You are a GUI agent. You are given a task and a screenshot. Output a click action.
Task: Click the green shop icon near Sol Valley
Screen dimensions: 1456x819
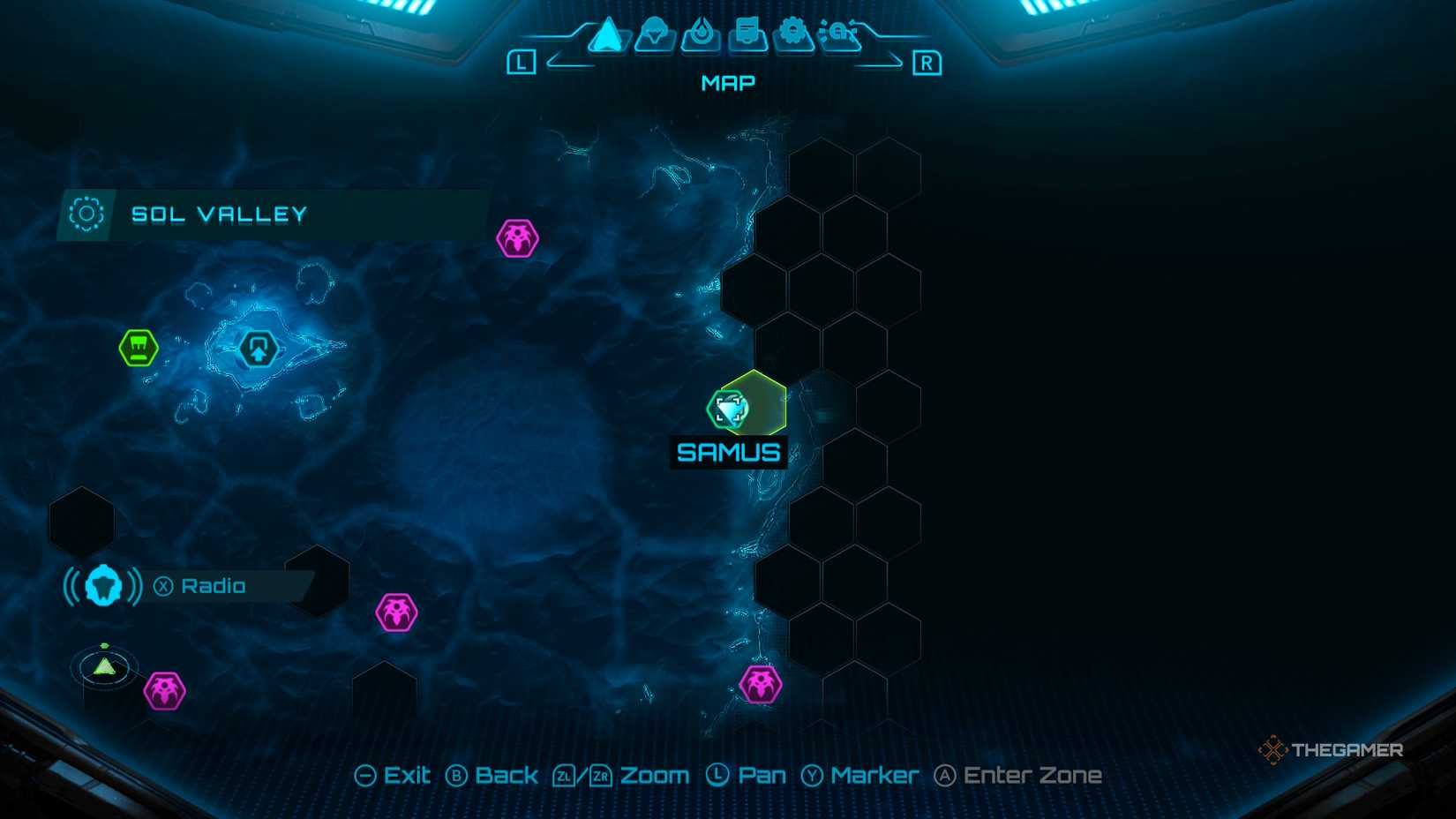(x=140, y=348)
